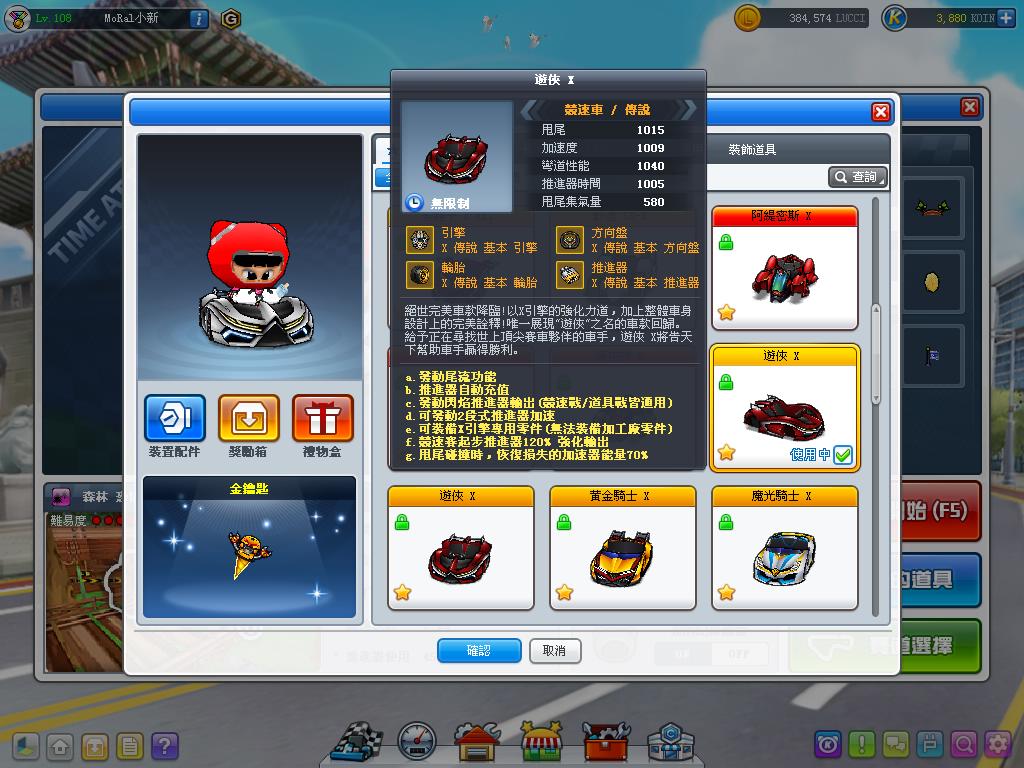
Task: Open player info with the blue i icon
Action: (x=198, y=18)
